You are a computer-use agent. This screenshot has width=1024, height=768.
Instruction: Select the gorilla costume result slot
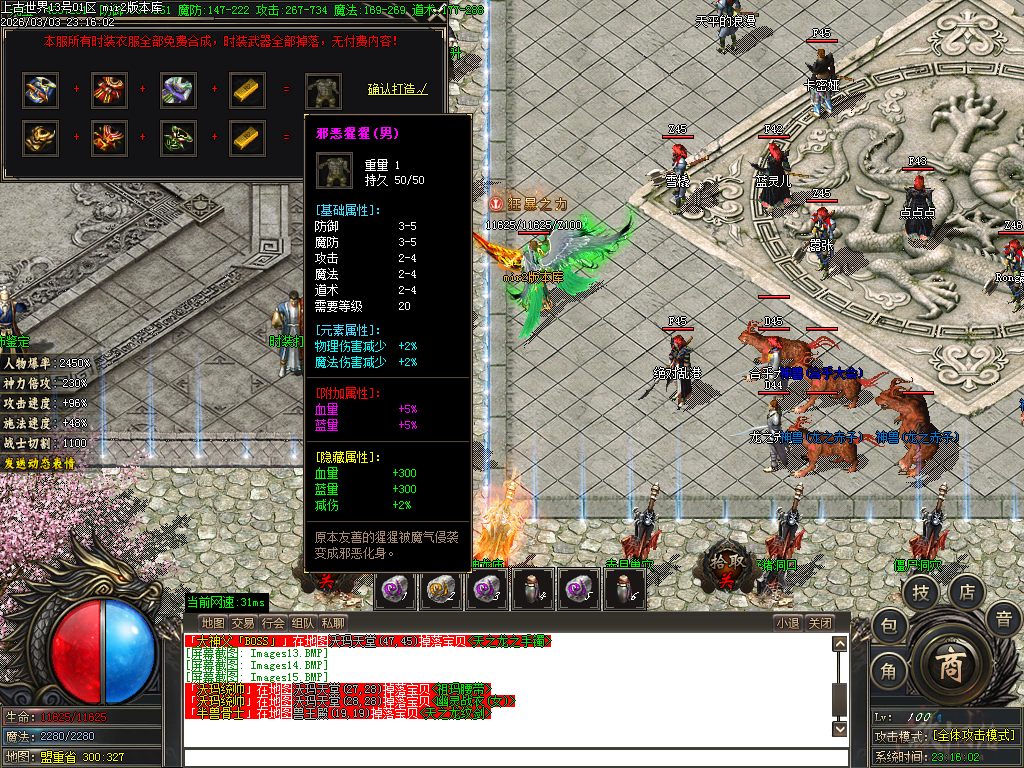pyautogui.click(x=323, y=90)
